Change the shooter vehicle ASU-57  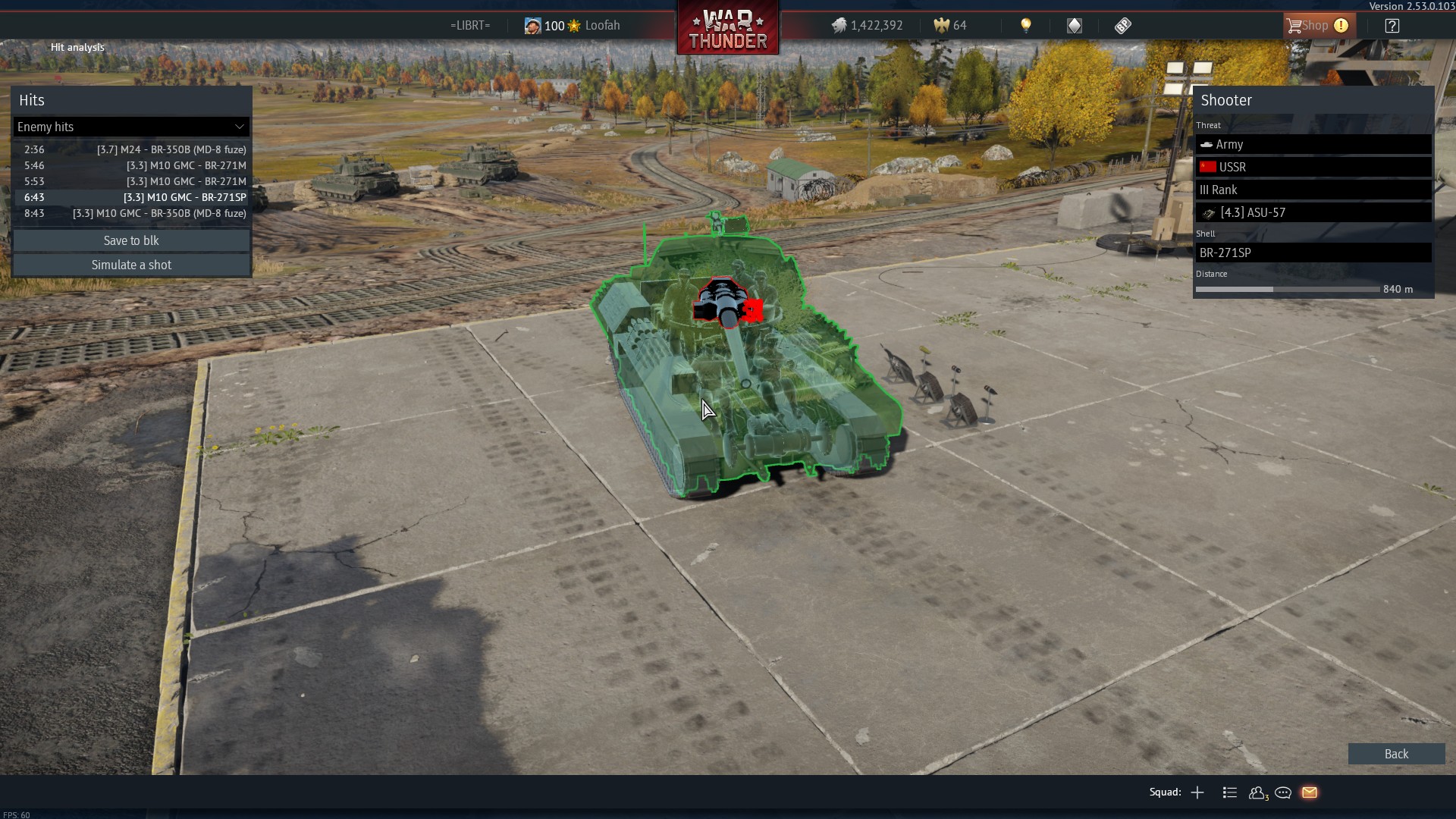(1313, 212)
